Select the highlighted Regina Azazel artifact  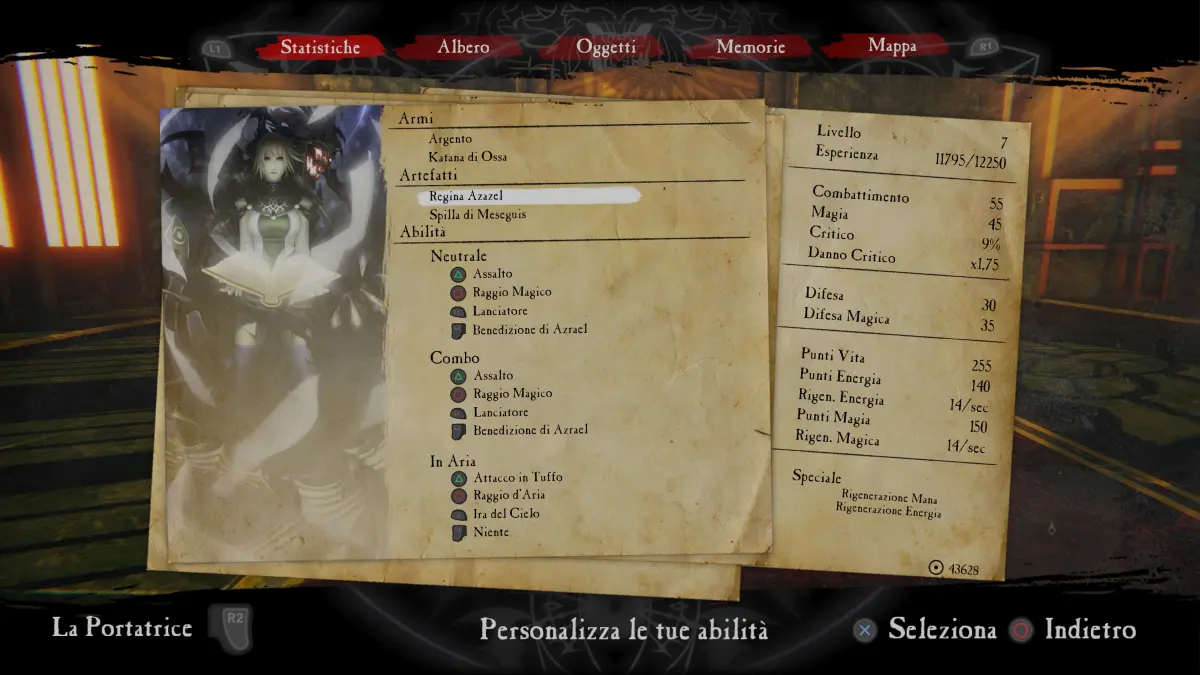(x=466, y=196)
